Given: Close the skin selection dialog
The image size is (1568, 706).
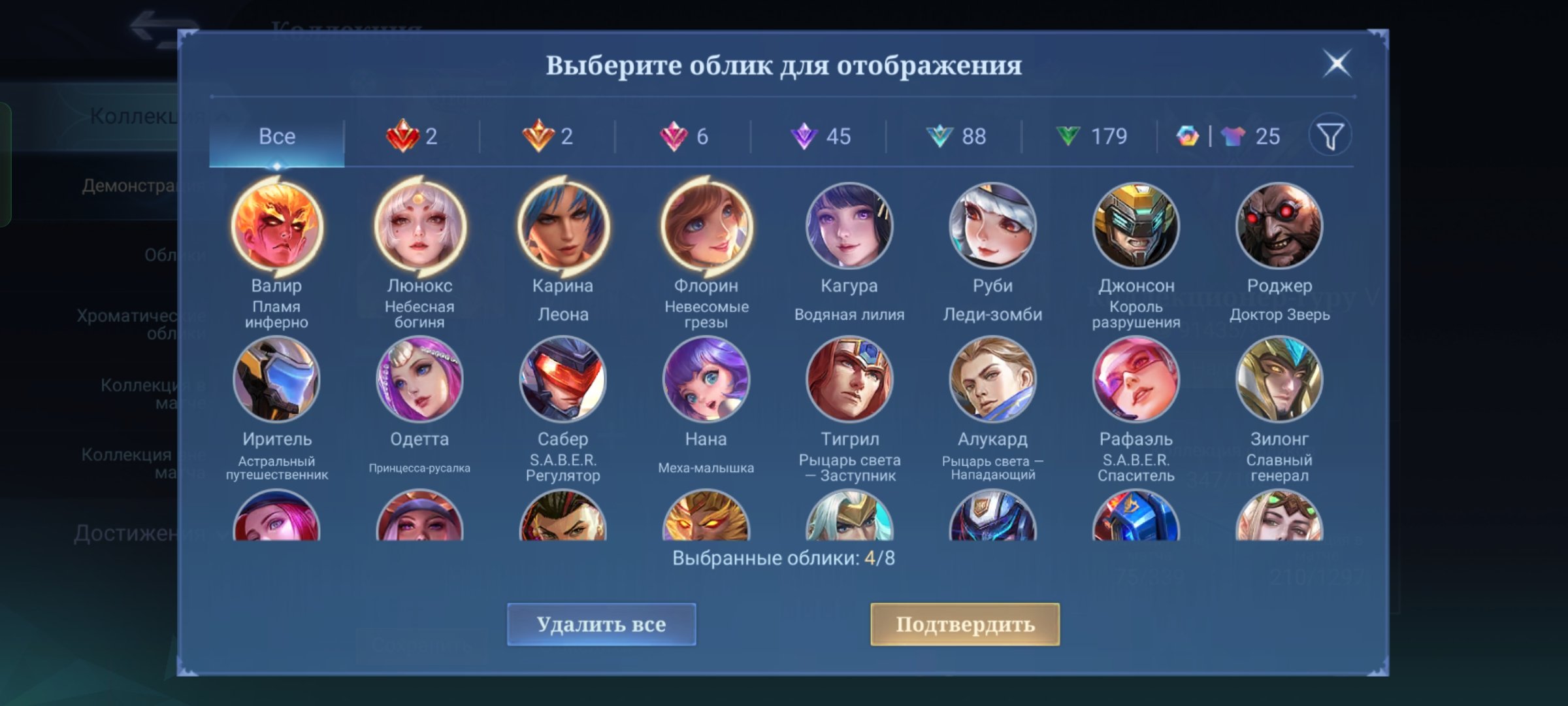Looking at the screenshot, I should point(1337,63).
